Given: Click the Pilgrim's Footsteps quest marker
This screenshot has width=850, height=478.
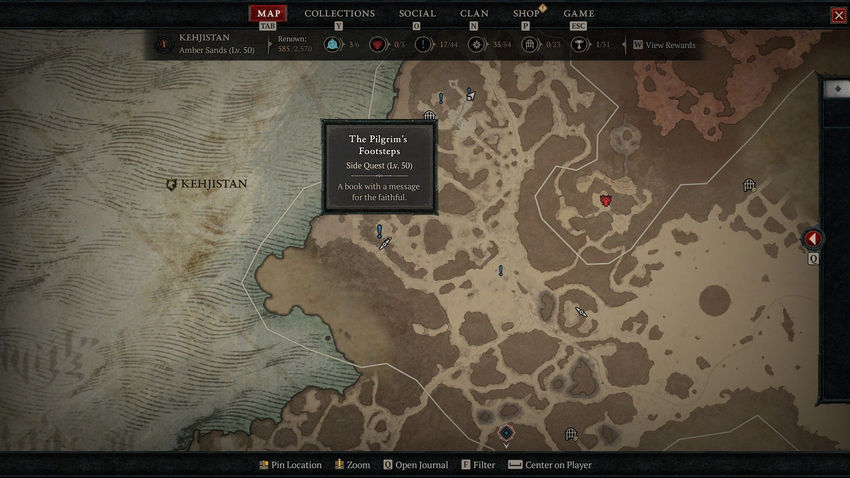Looking at the screenshot, I should [x=380, y=231].
